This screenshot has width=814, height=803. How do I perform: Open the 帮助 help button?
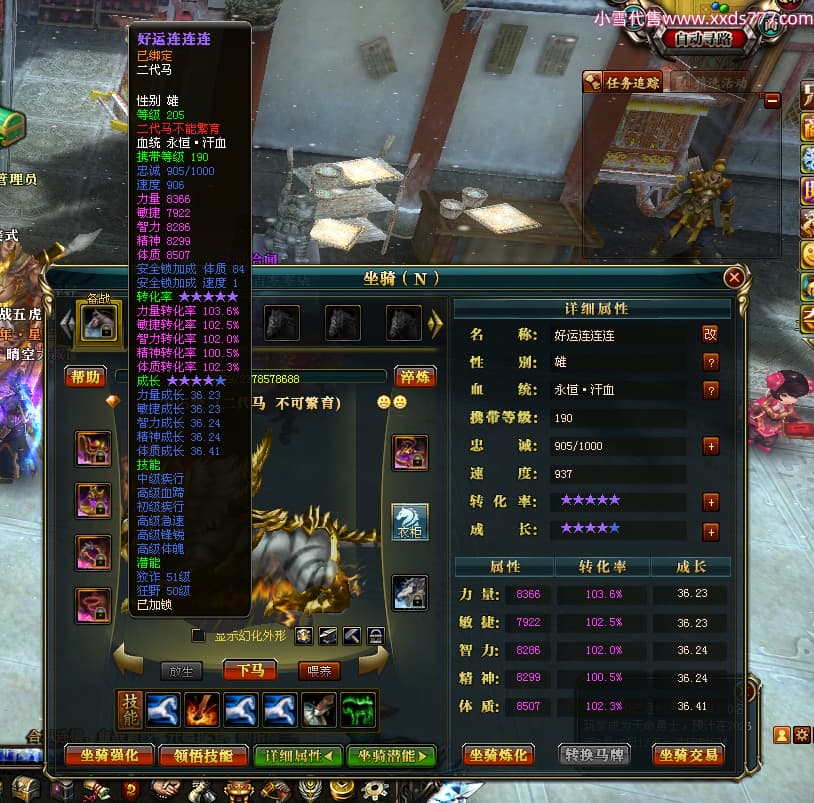pyautogui.click(x=86, y=376)
